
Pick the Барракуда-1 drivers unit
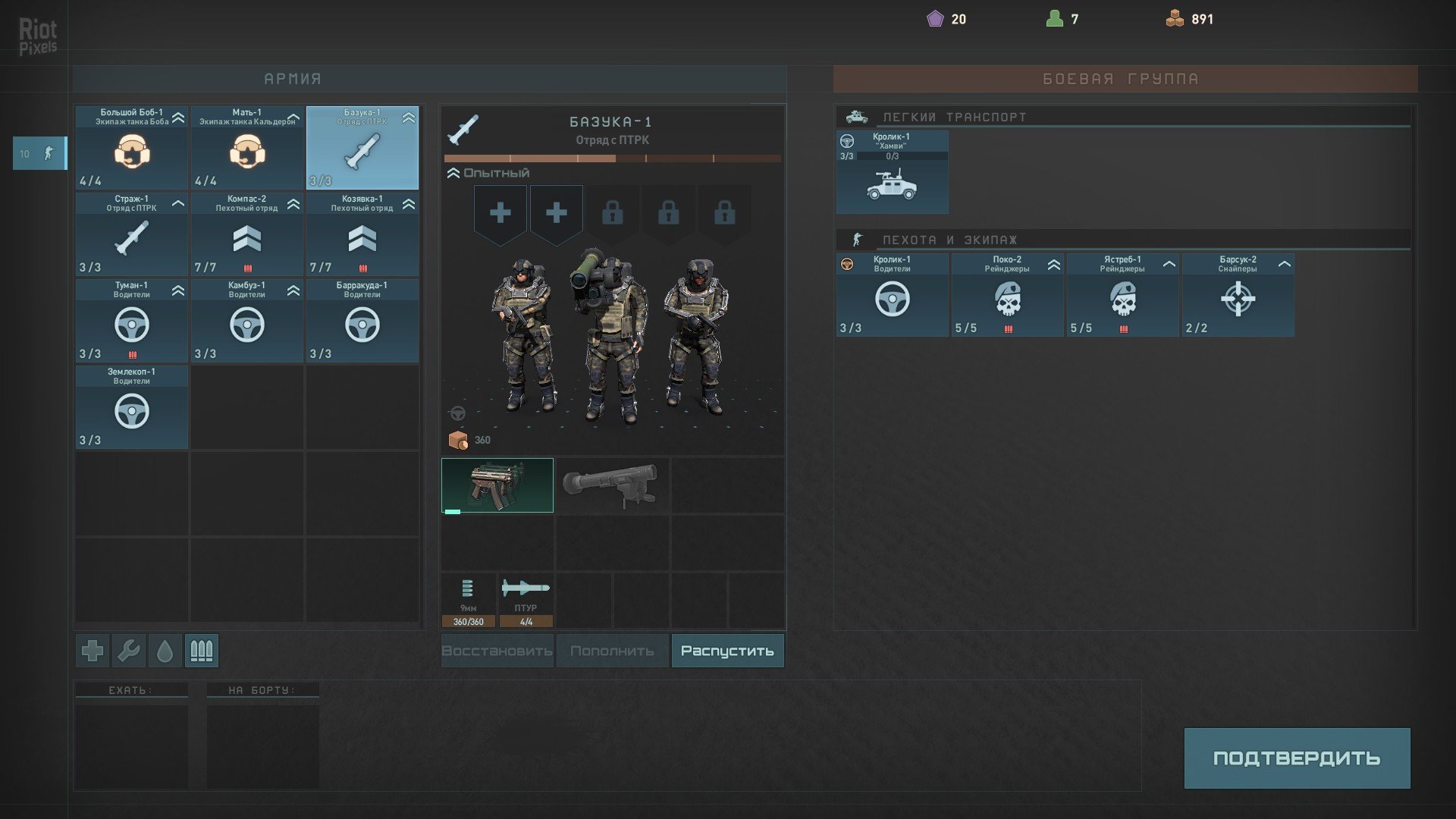point(362,321)
